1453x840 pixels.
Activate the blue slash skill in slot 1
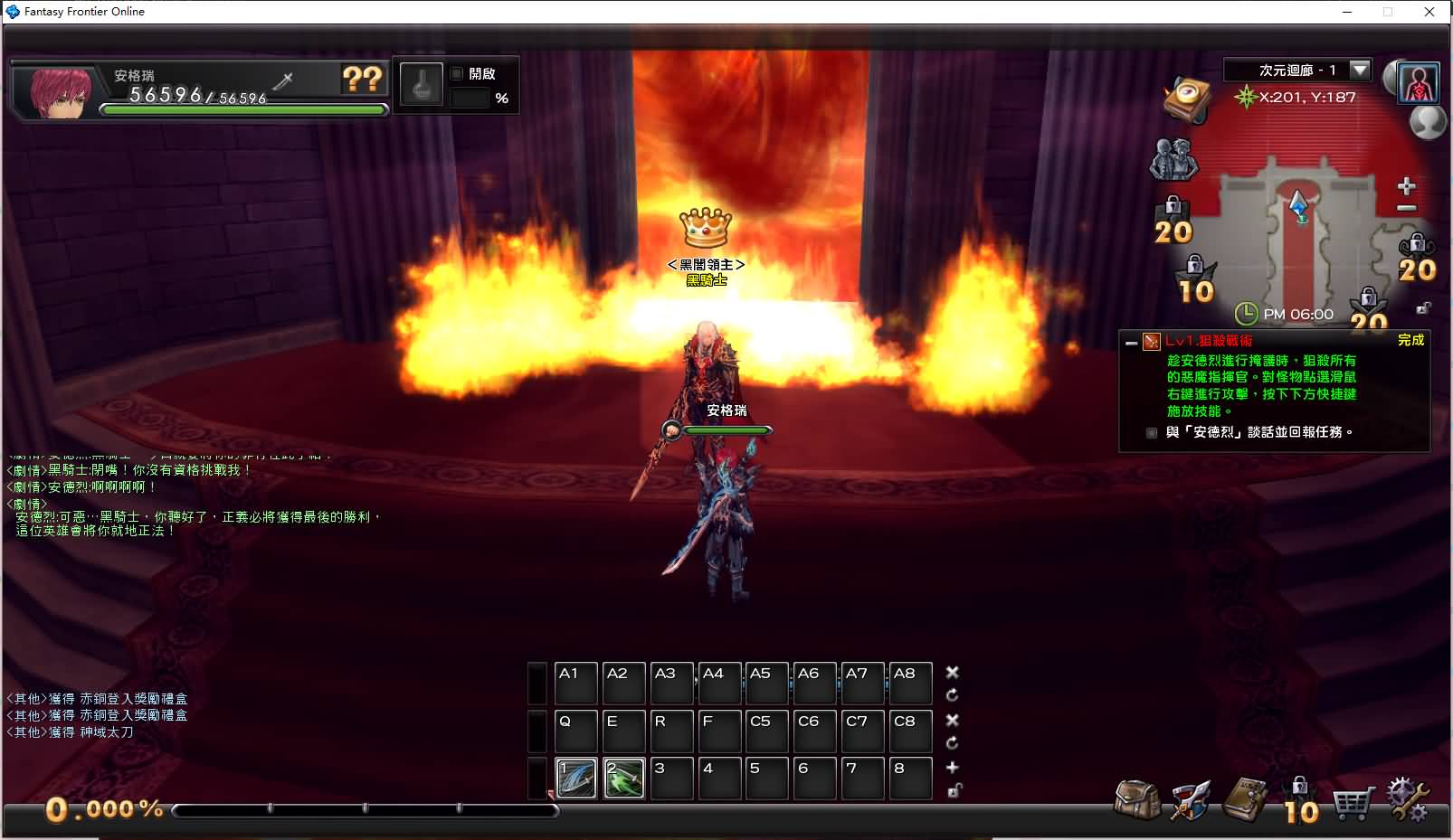pyautogui.click(x=576, y=779)
